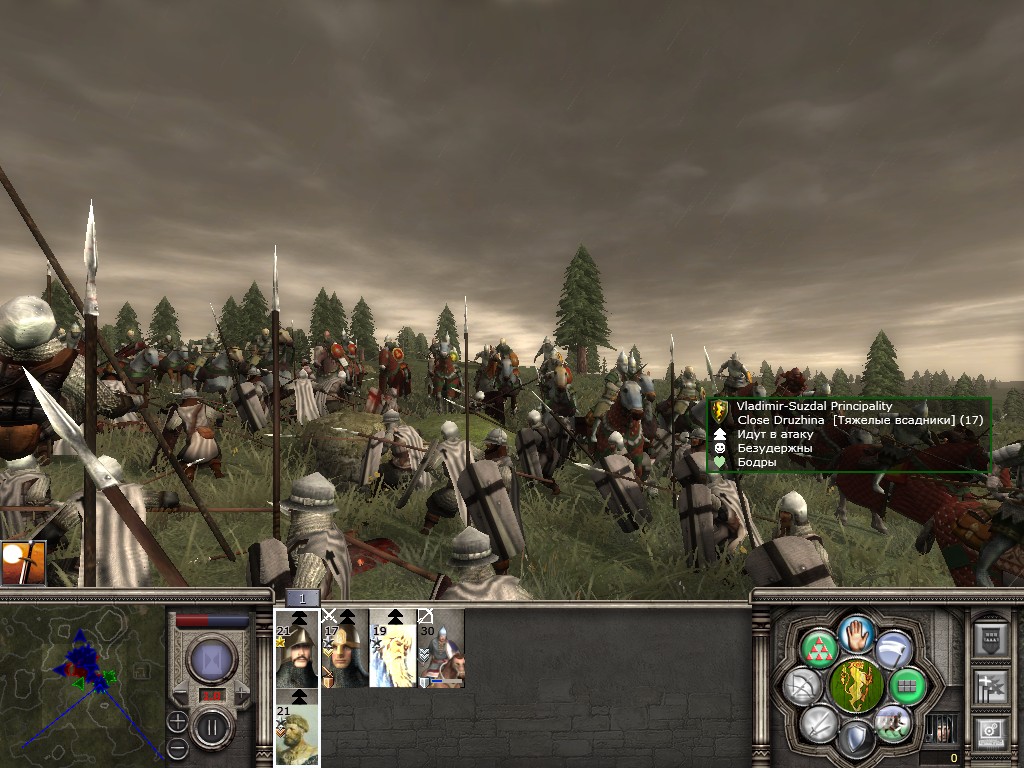Order units to halt with the hand button
The height and width of the screenshot is (768, 1024).
tap(857, 632)
